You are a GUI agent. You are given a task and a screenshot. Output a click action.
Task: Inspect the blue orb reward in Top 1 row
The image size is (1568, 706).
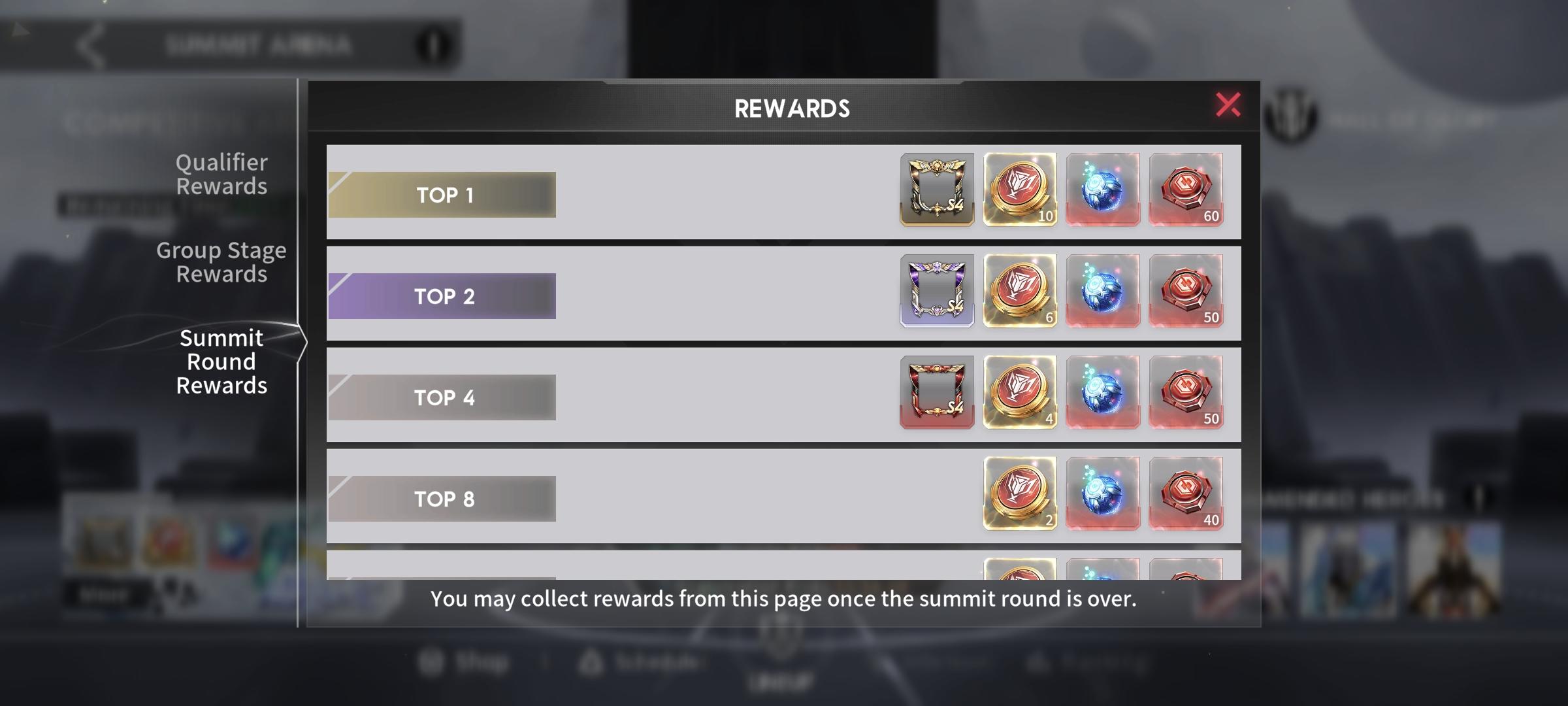pyautogui.click(x=1103, y=190)
